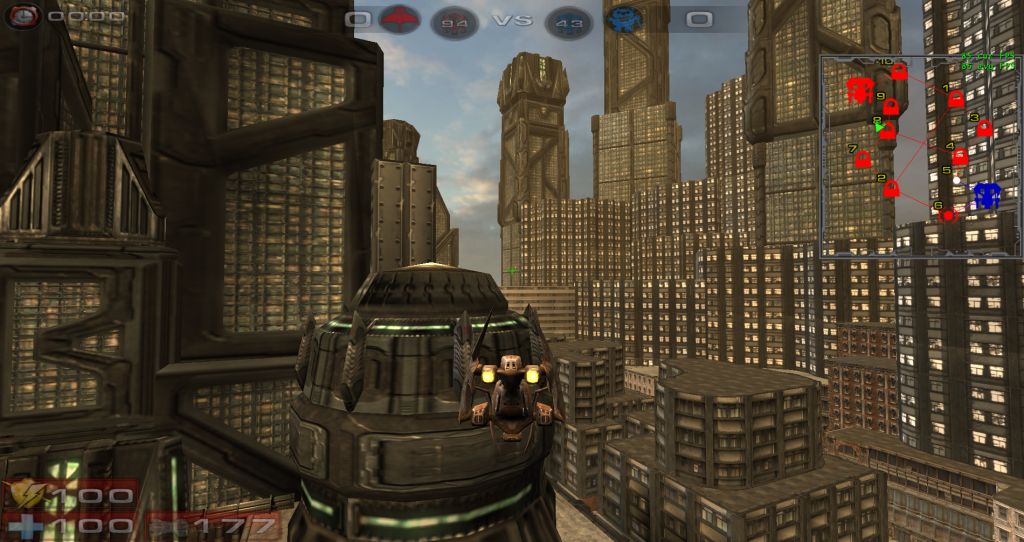Select locked node 9 on the minimap
Image resolution: width=1024 pixels, height=542 pixels.
(890, 107)
